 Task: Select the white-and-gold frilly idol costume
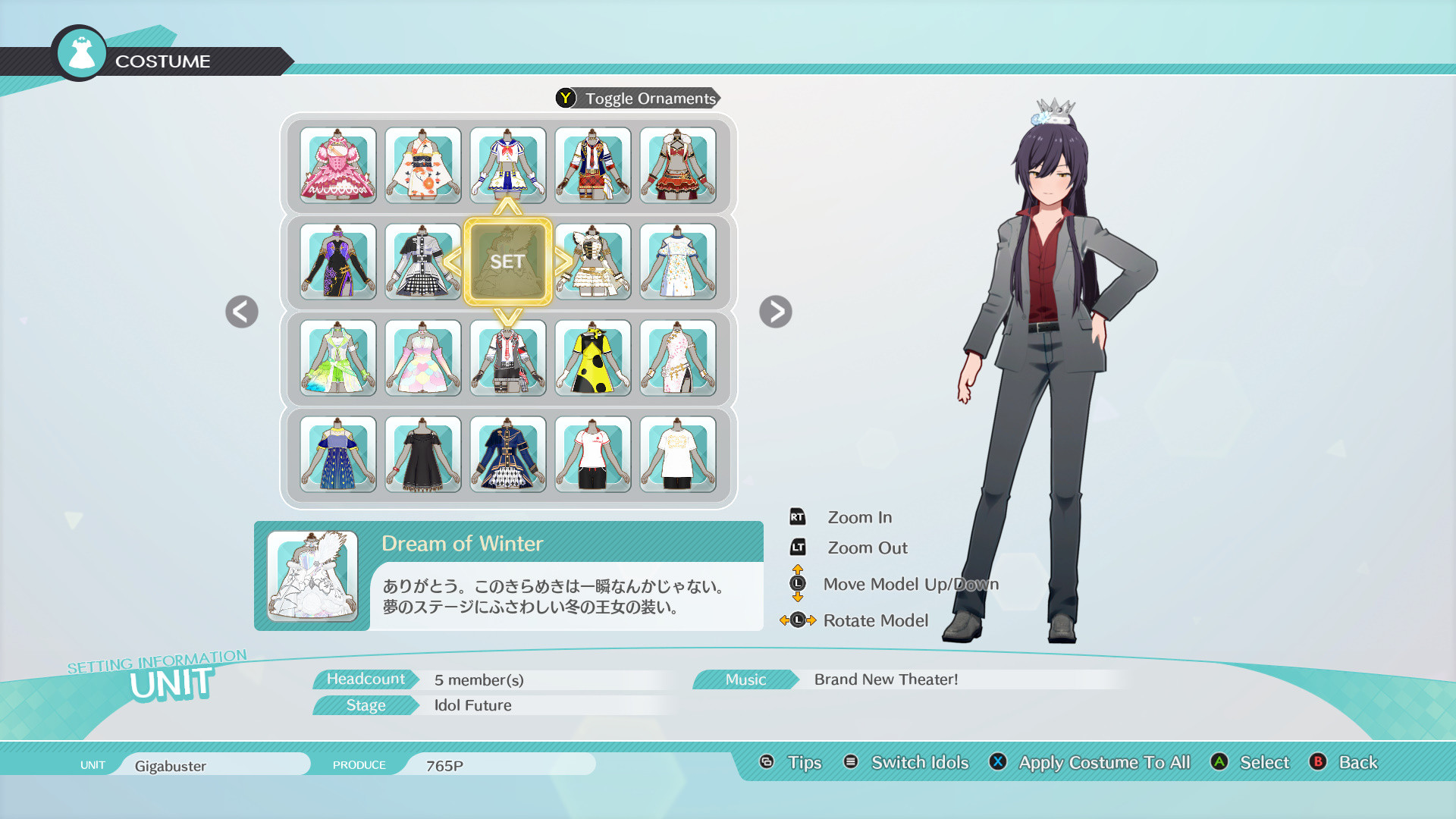pos(593,262)
